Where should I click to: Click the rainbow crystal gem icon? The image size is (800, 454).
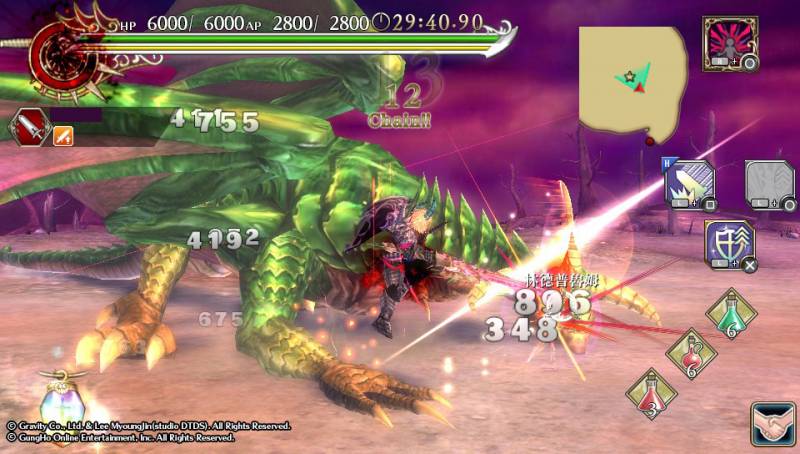pos(60,405)
